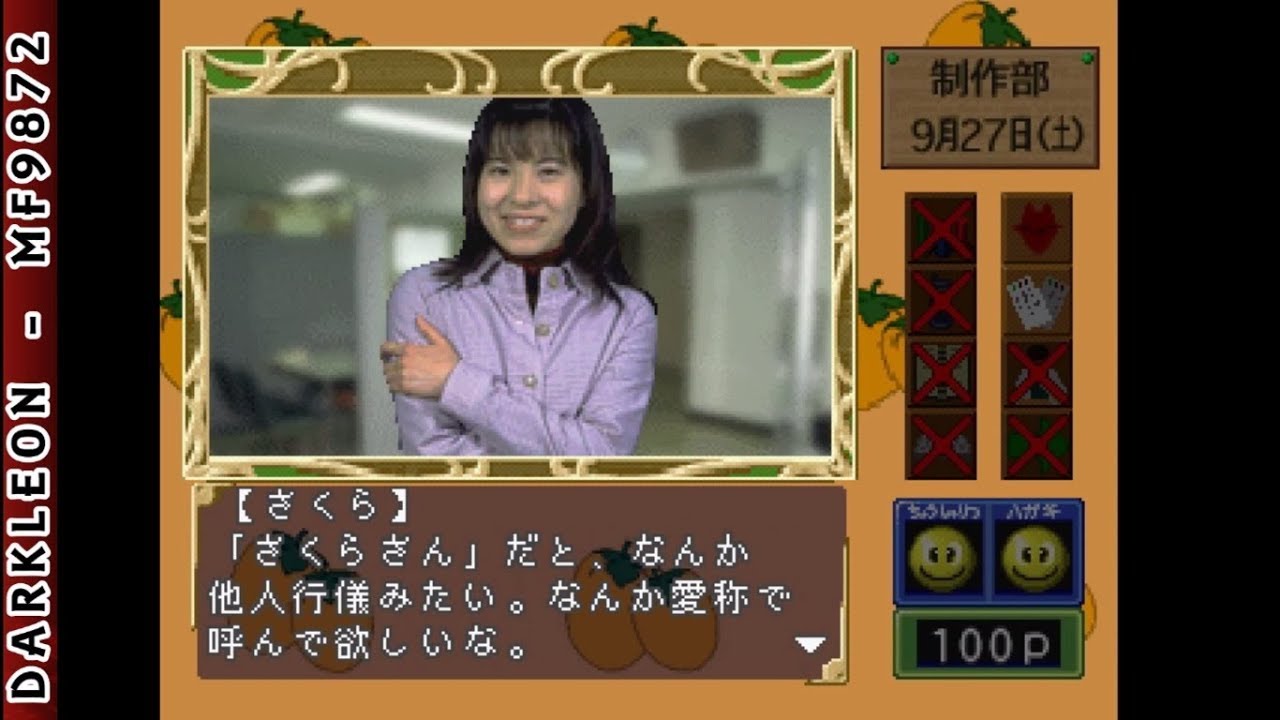Image resolution: width=1280 pixels, height=720 pixels.
Task: Click the crossed-out magazine command icon
Action: [940, 370]
